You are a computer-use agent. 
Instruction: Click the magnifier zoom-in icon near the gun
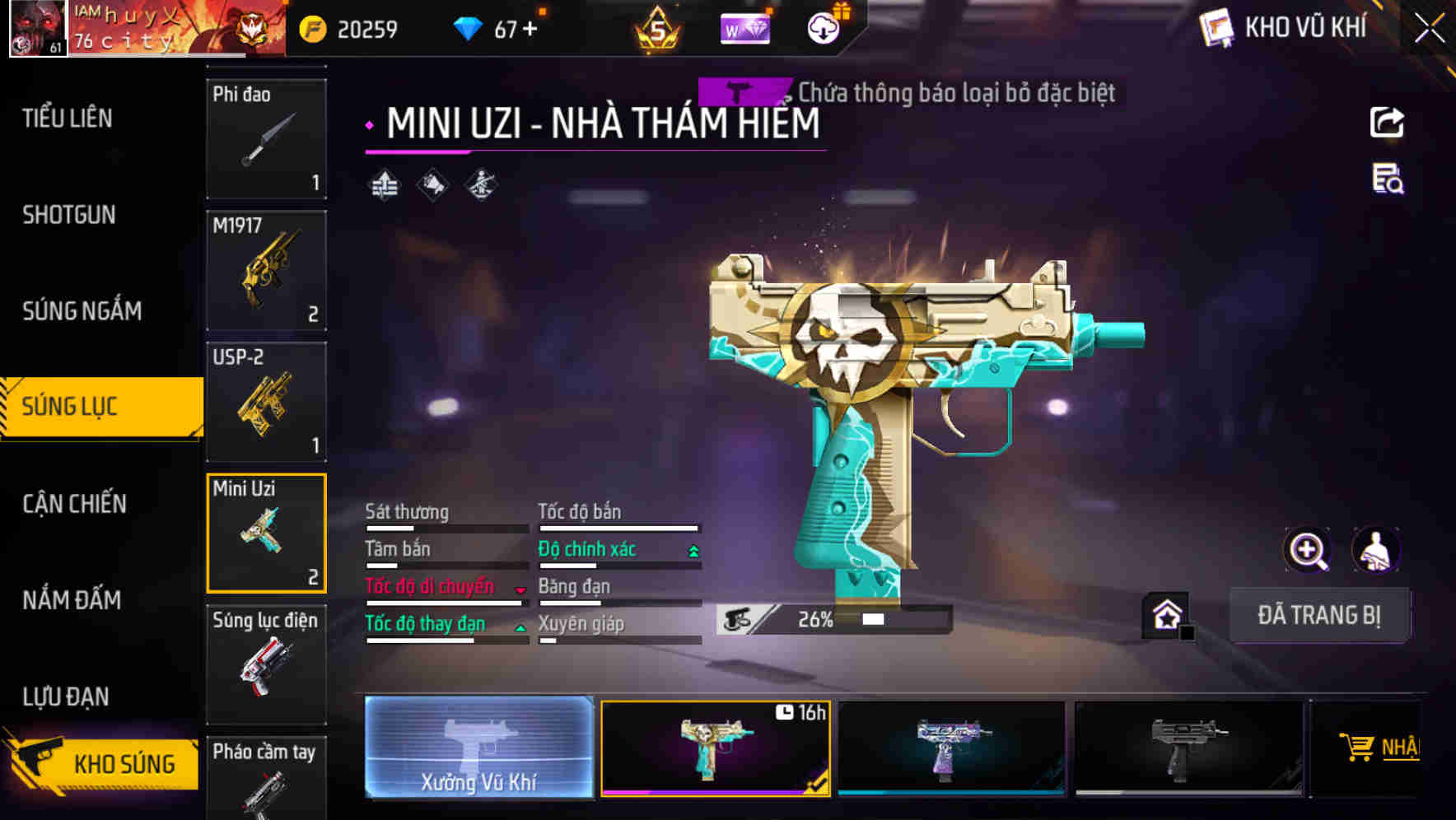pos(1306,550)
